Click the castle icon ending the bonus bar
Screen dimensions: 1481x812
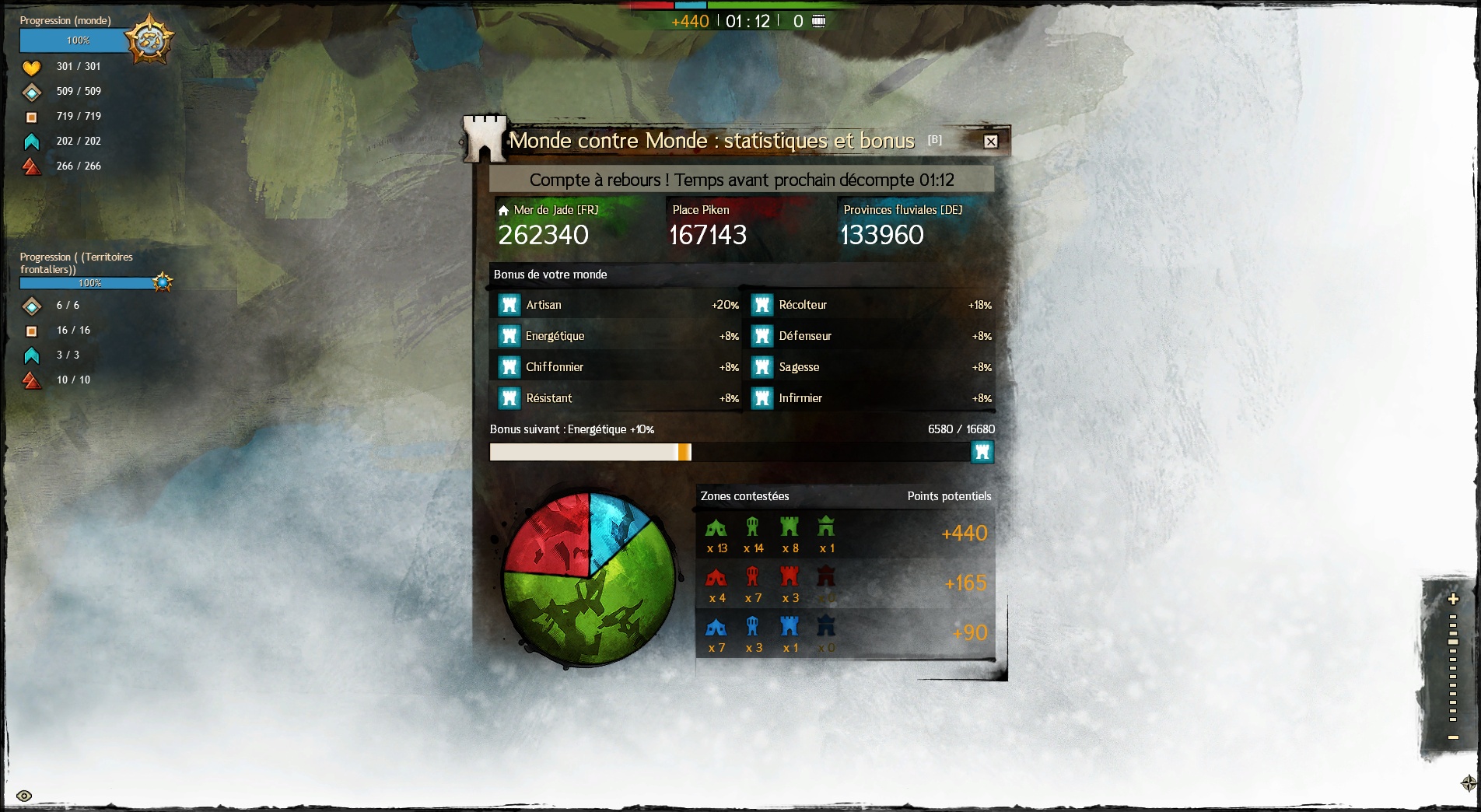(982, 452)
